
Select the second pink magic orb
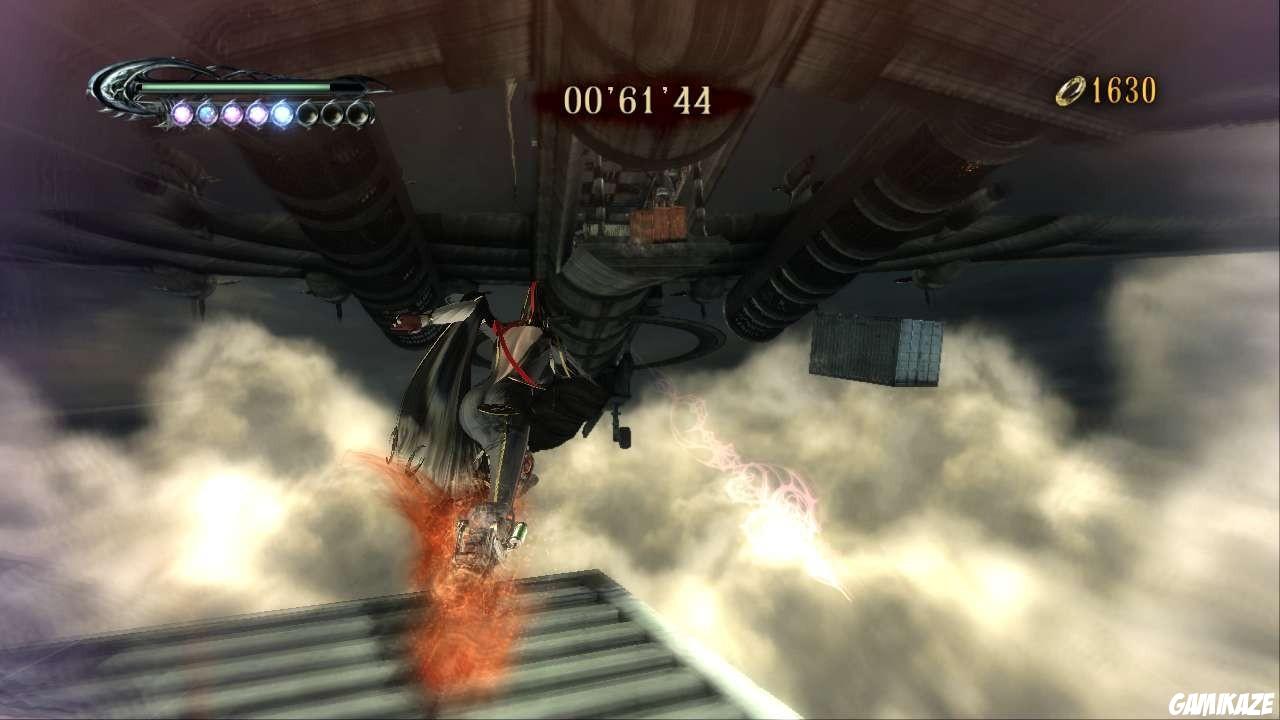[207, 113]
